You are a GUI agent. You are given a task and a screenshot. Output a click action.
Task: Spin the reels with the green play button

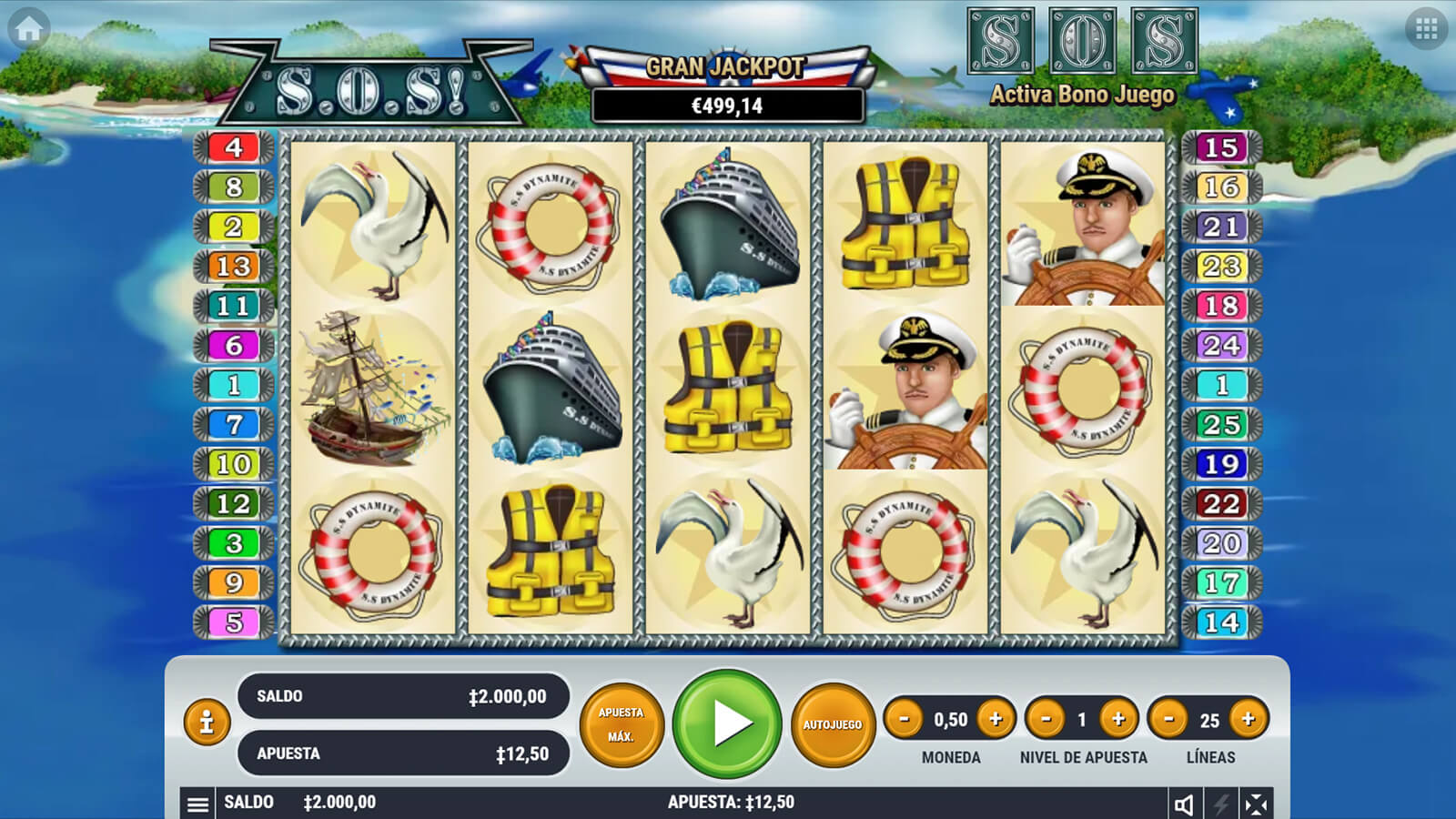pos(727,723)
